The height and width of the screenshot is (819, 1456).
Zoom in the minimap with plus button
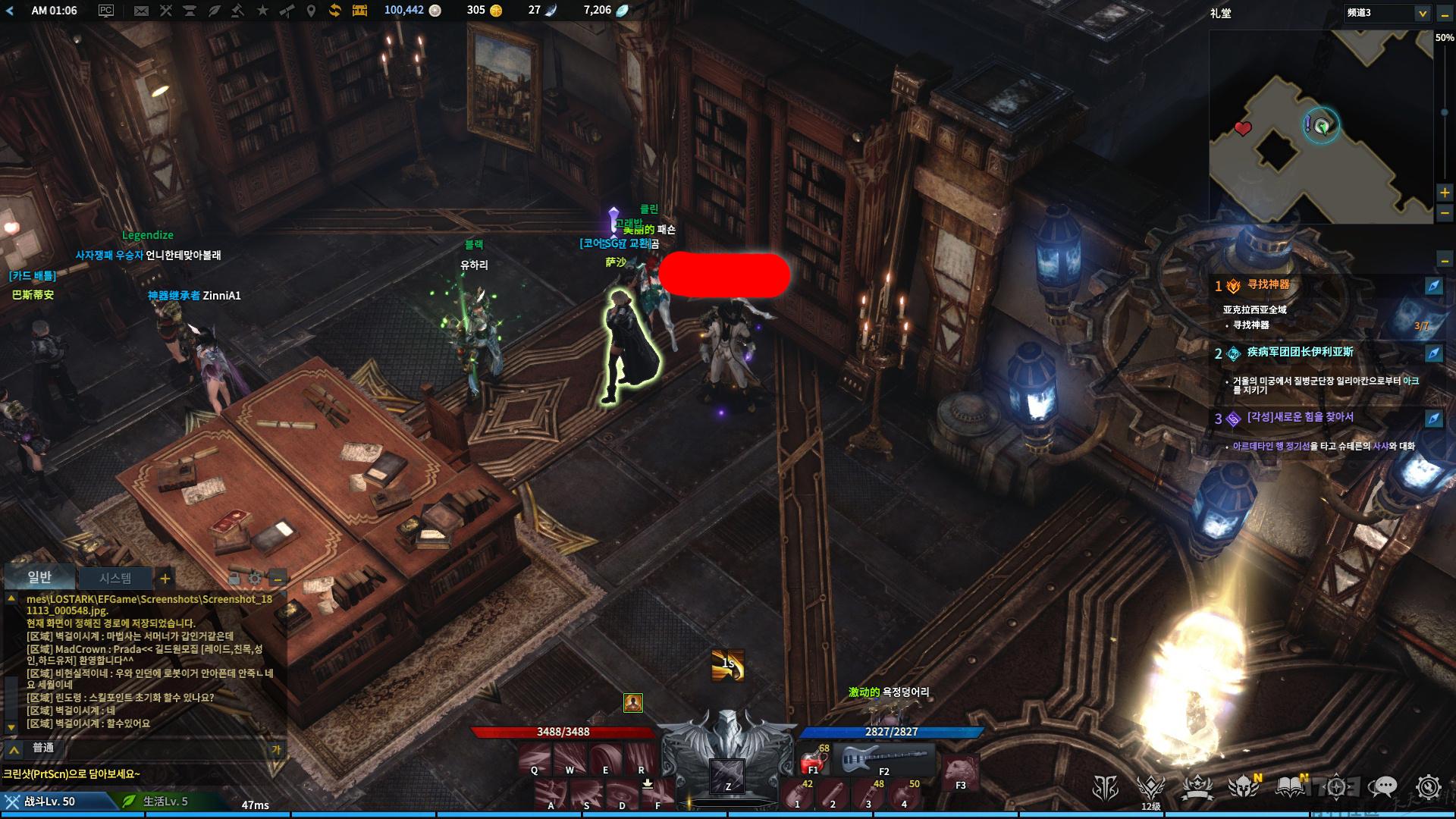[x=1445, y=193]
